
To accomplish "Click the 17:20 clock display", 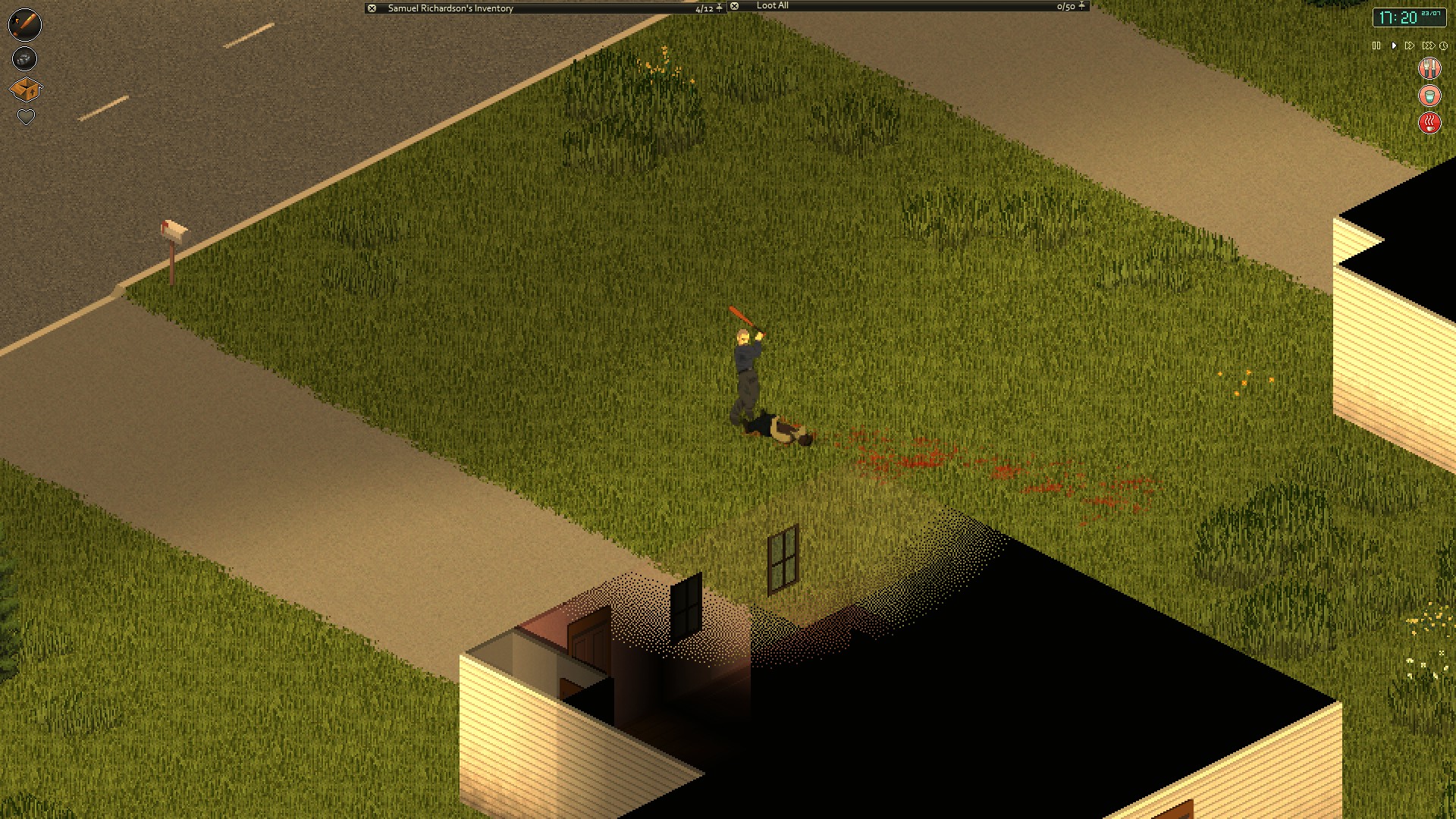I will 1398,16.
